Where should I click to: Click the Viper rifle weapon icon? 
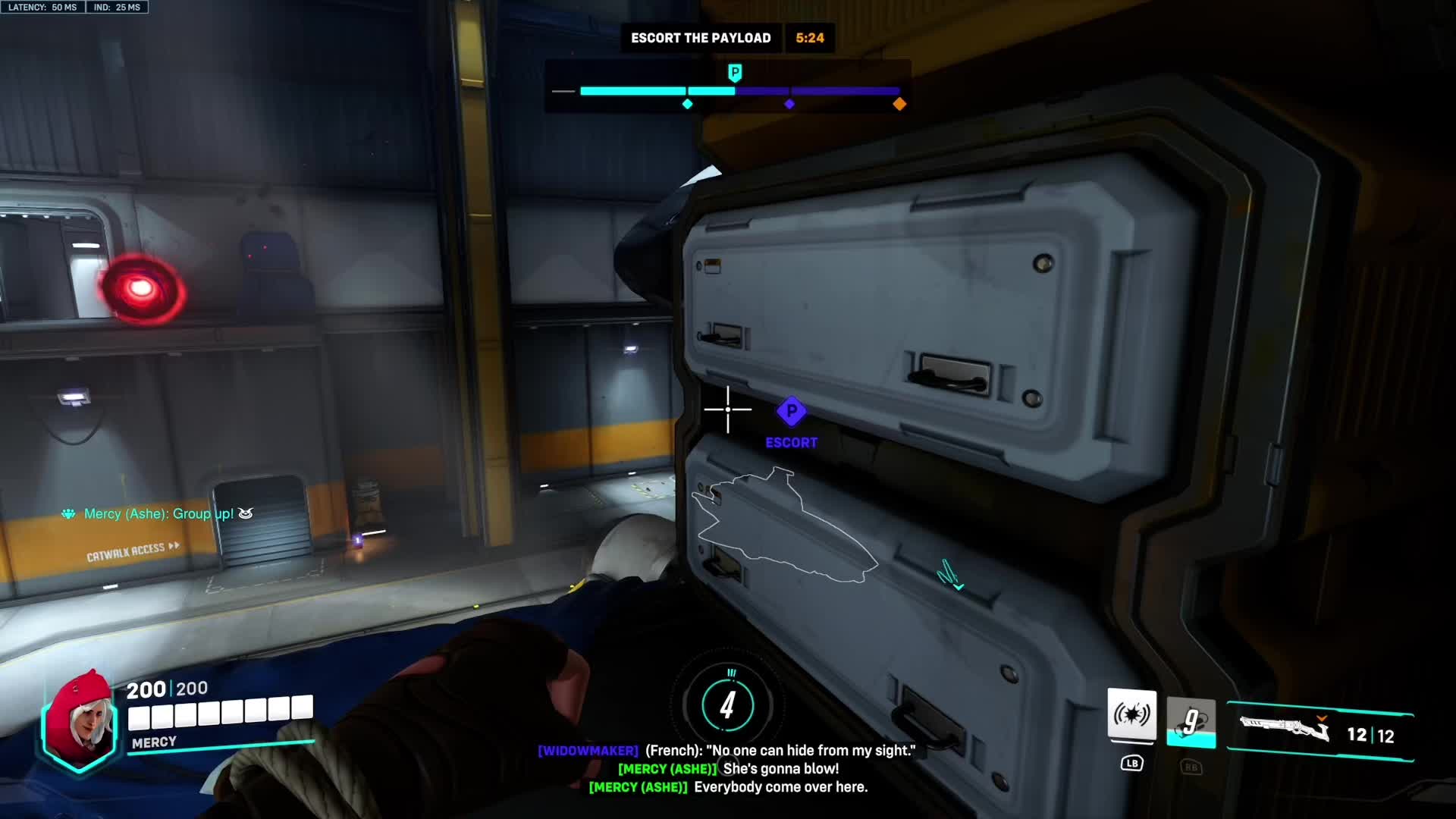(1285, 730)
